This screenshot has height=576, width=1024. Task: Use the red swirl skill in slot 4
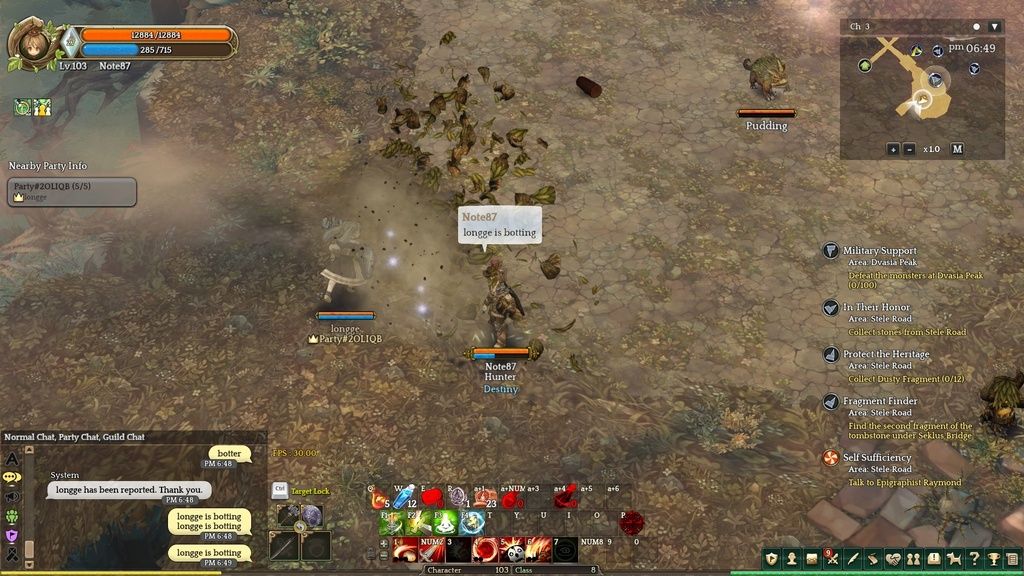click(486, 549)
